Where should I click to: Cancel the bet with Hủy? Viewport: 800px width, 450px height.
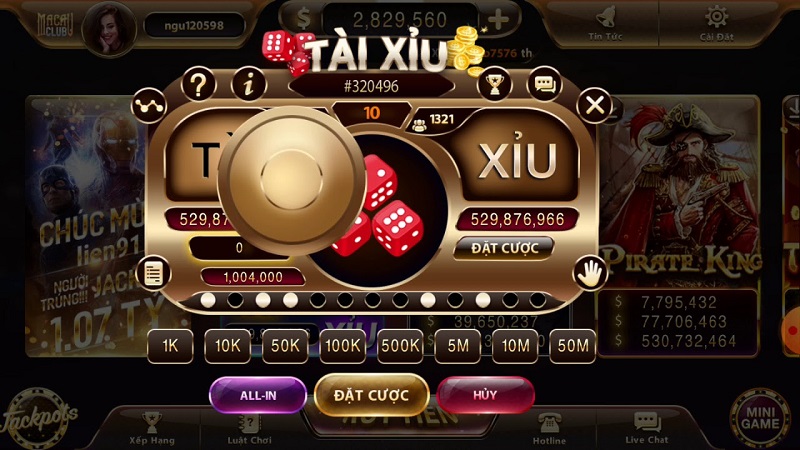(x=485, y=395)
